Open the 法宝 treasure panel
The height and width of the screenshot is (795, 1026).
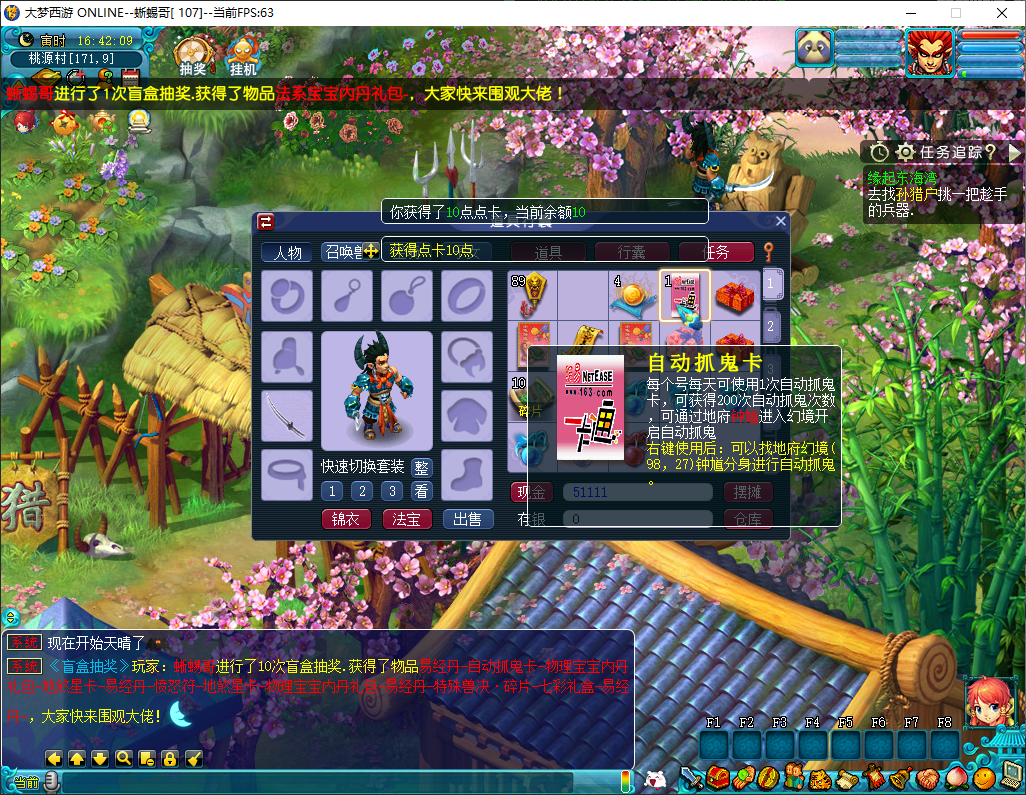(407, 519)
